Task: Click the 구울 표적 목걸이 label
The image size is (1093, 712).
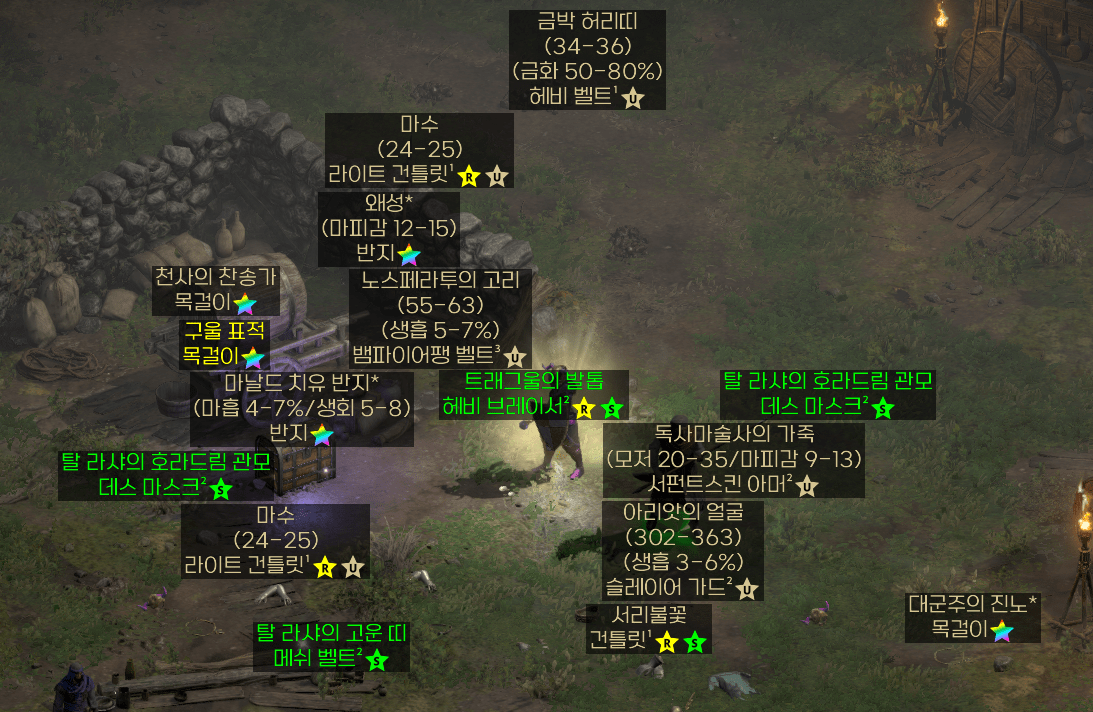Action: (223, 343)
